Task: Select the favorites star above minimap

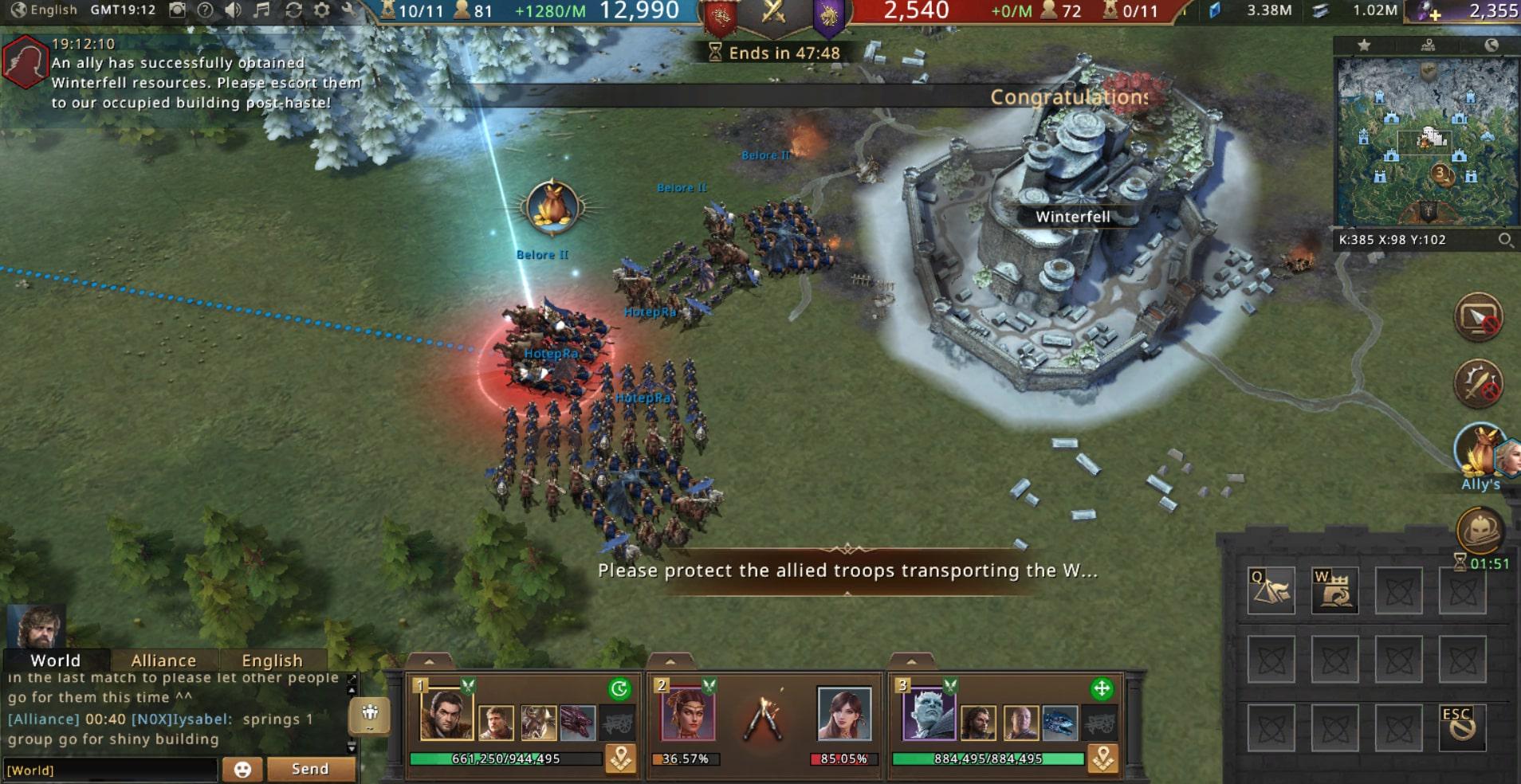Action: (1364, 45)
